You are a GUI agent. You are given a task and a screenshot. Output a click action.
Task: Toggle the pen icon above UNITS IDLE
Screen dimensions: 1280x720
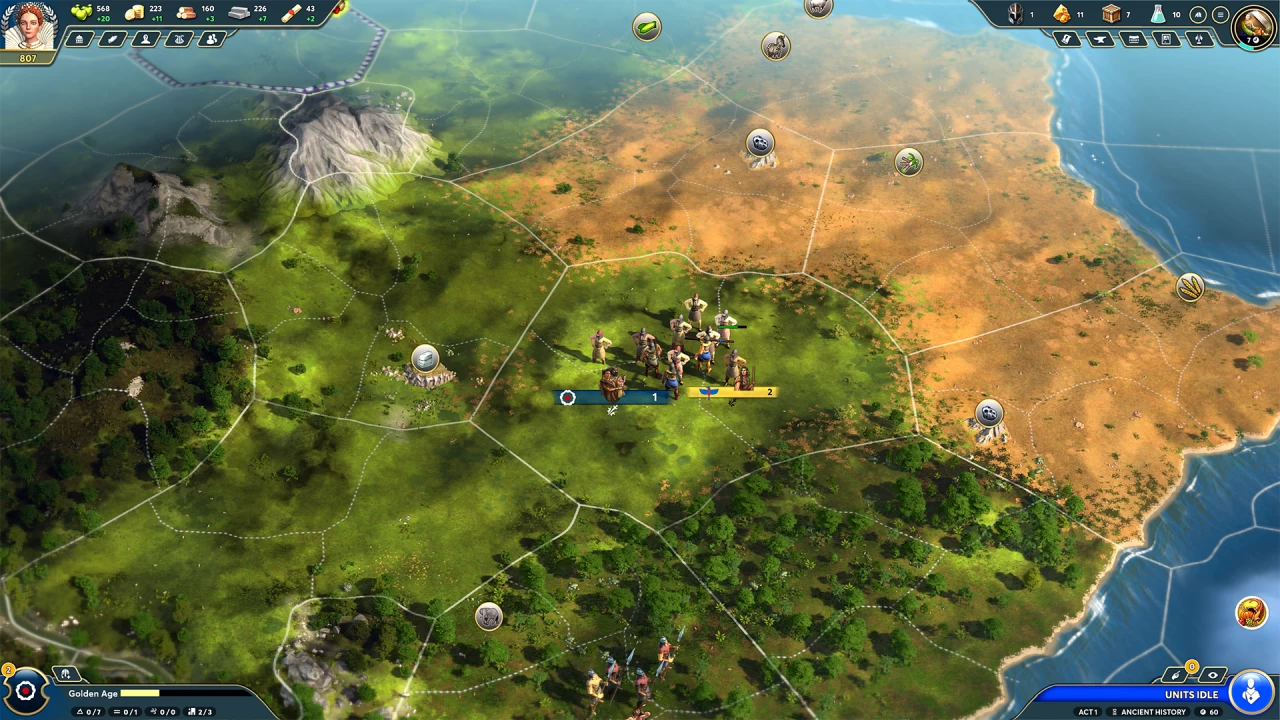coord(1176,674)
